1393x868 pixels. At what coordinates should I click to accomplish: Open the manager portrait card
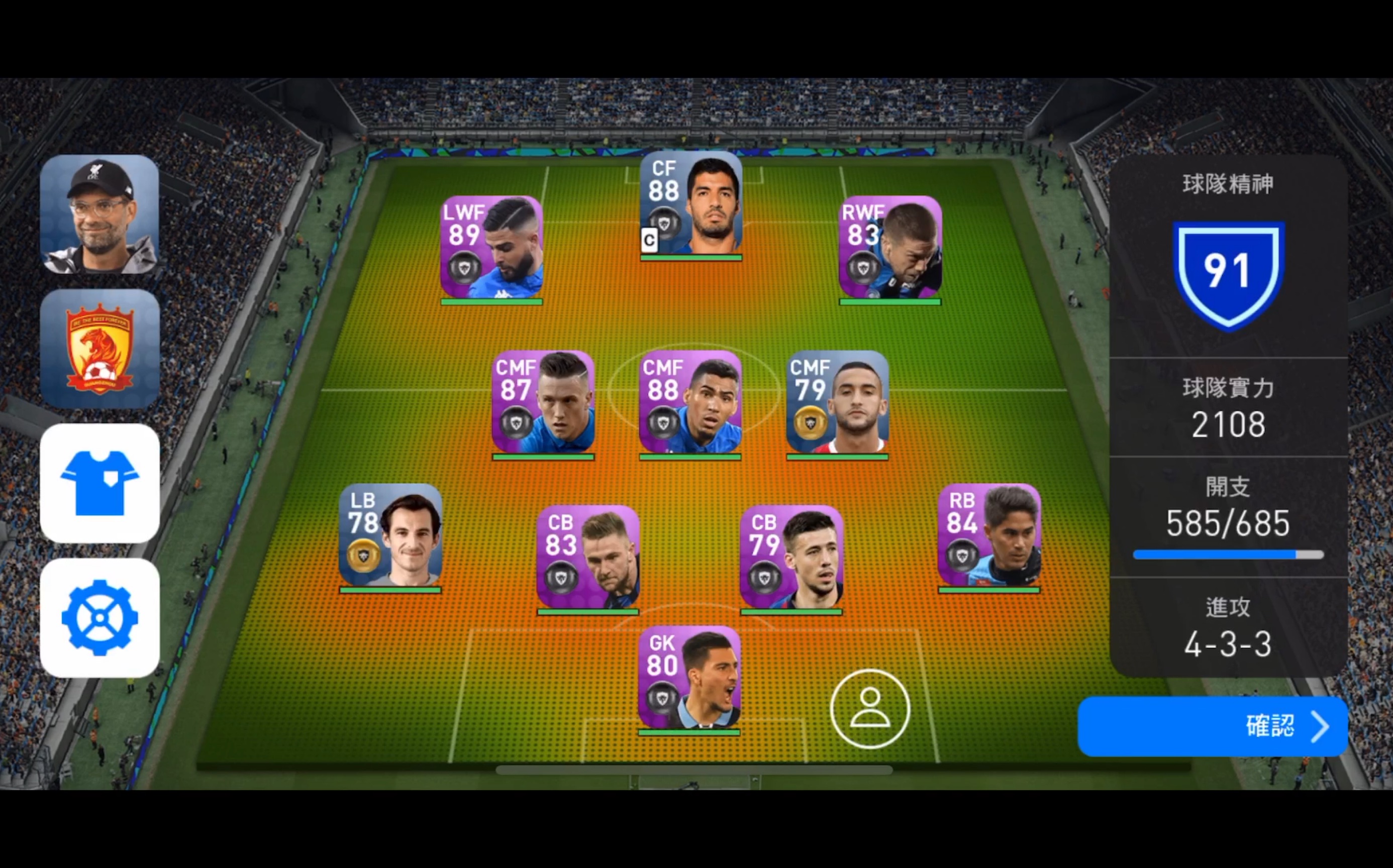point(99,214)
